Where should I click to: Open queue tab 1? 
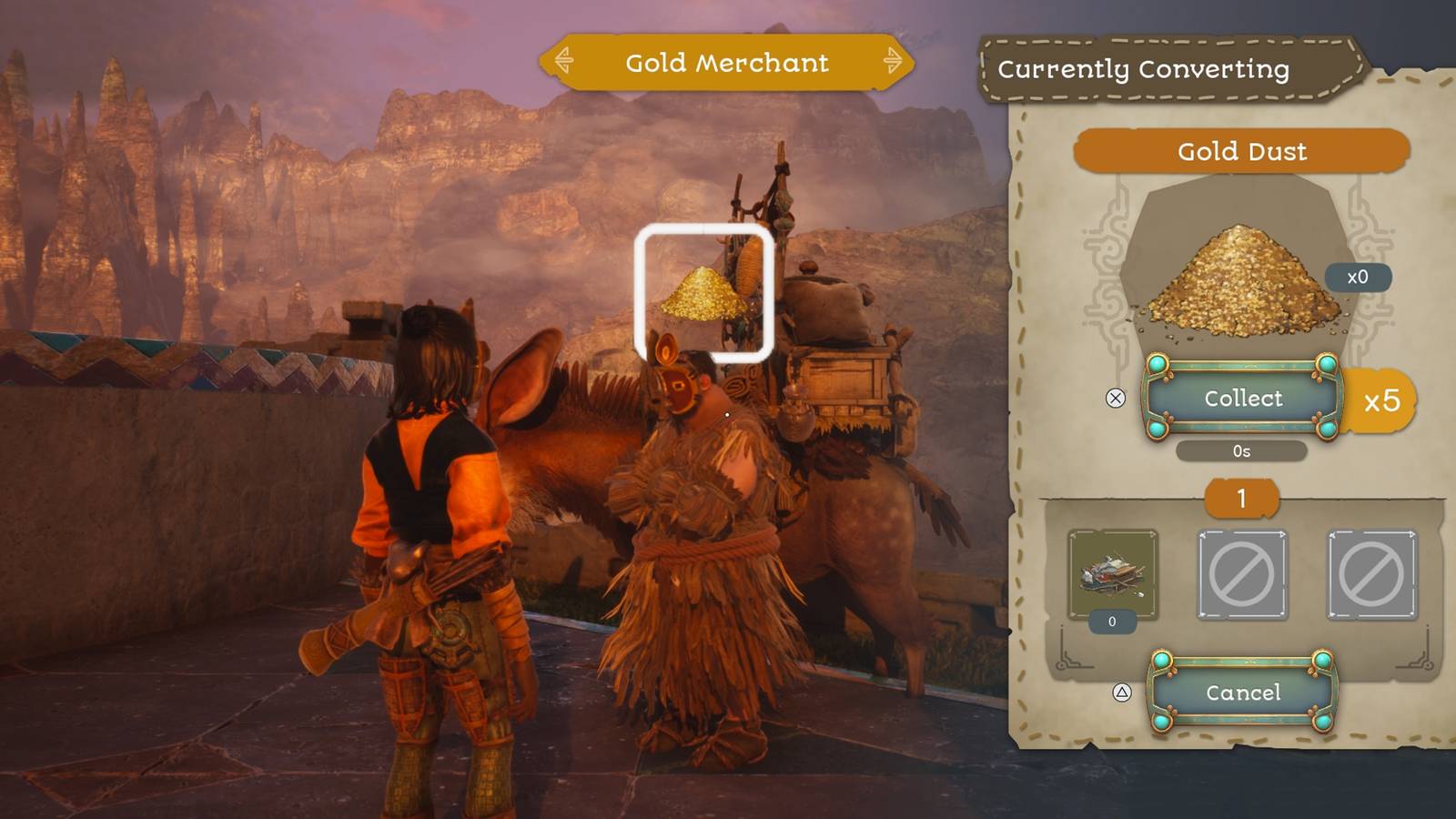pos(1240,500)
